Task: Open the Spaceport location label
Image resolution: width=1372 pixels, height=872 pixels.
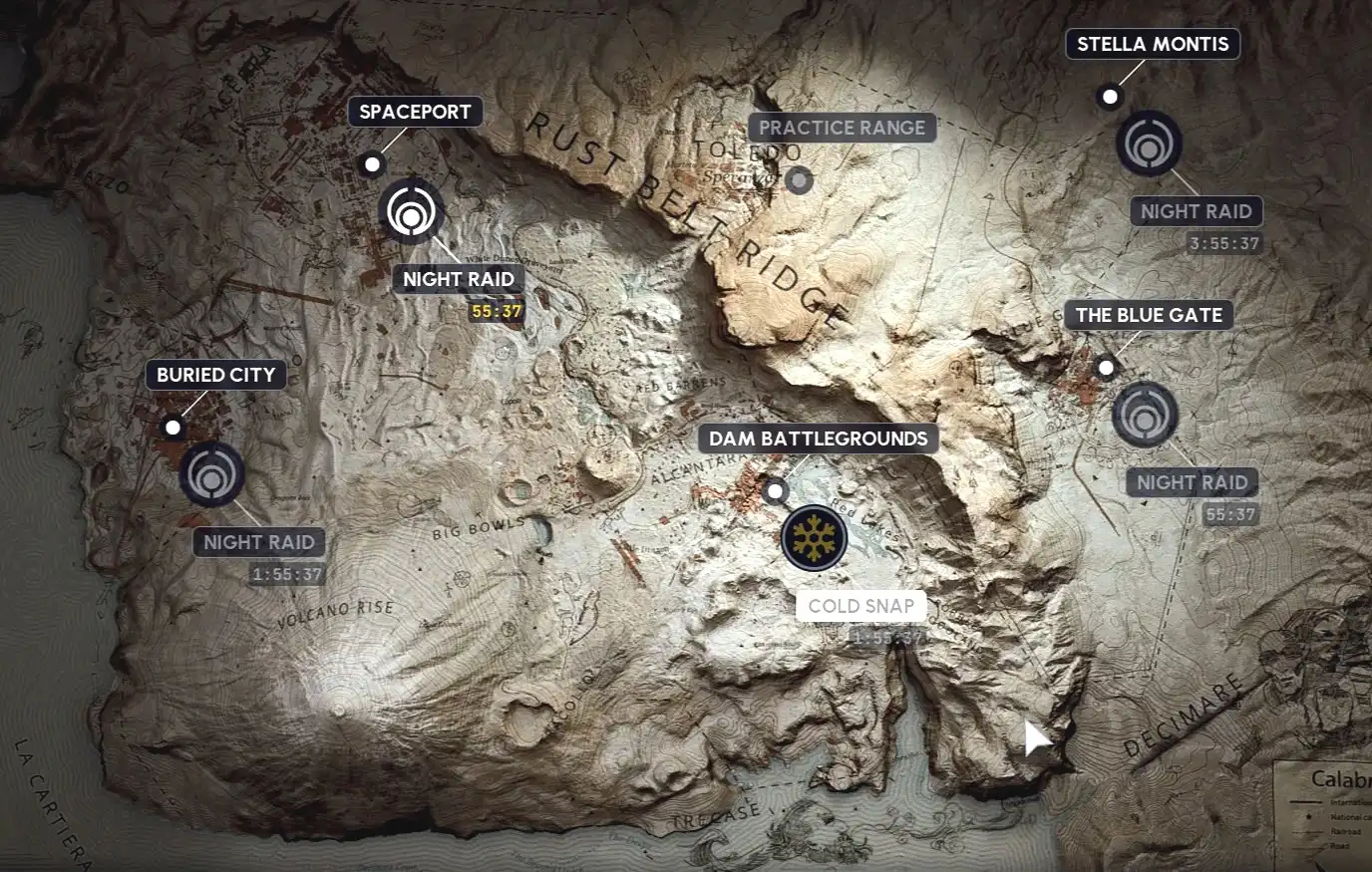Action: 414,112
